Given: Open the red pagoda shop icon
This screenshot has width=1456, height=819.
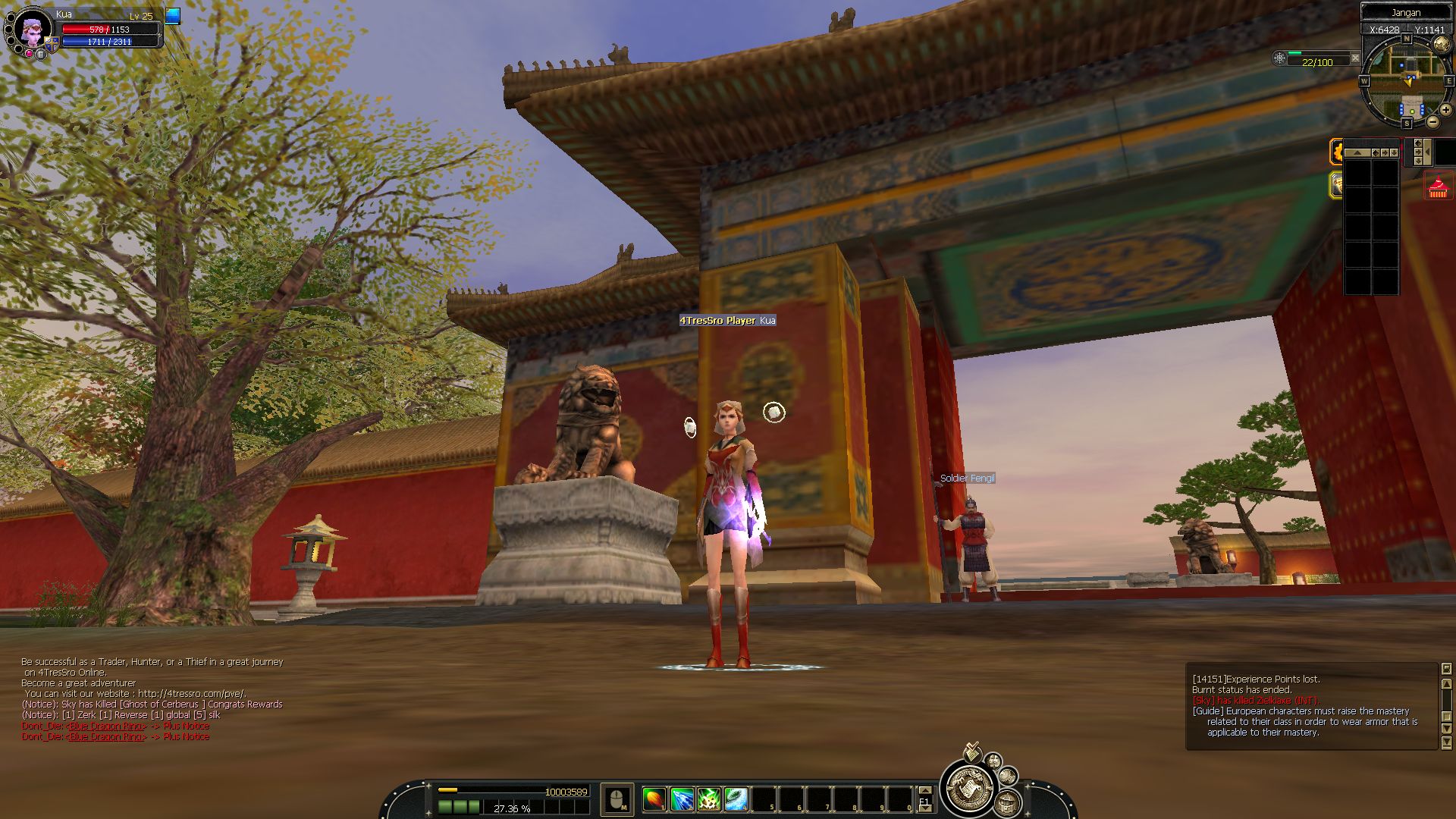Looking at the screenshot, I should pos(1439,187).
